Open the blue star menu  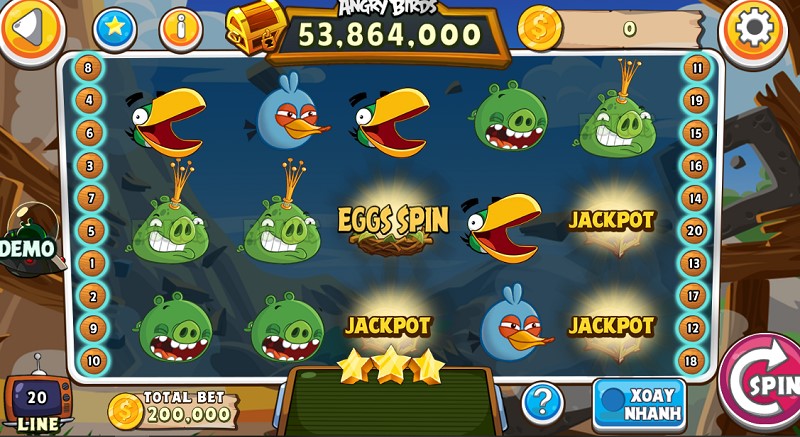click(x=115, y=28)
